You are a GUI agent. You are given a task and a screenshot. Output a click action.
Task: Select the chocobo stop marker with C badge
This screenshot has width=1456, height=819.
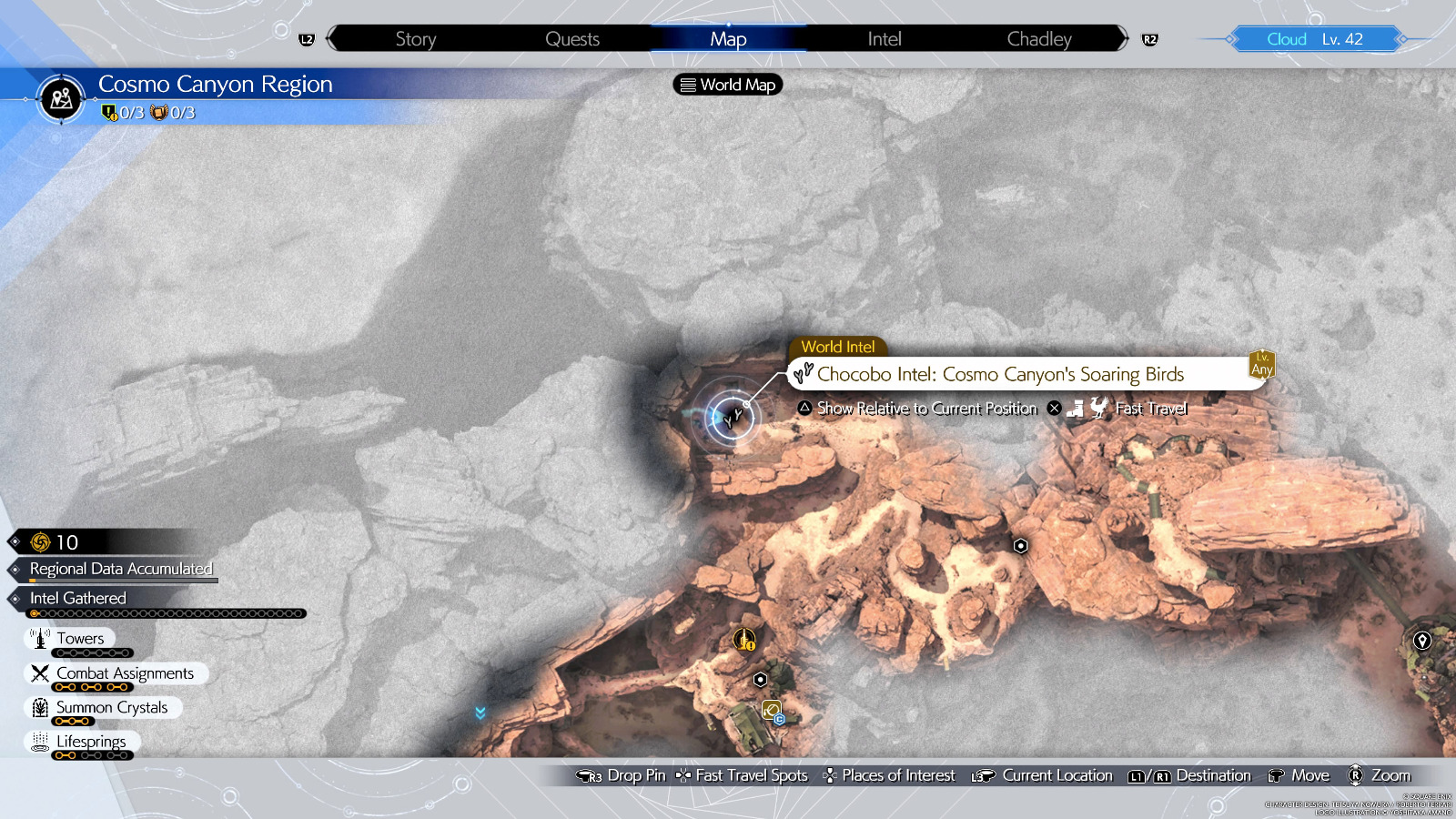770,713
